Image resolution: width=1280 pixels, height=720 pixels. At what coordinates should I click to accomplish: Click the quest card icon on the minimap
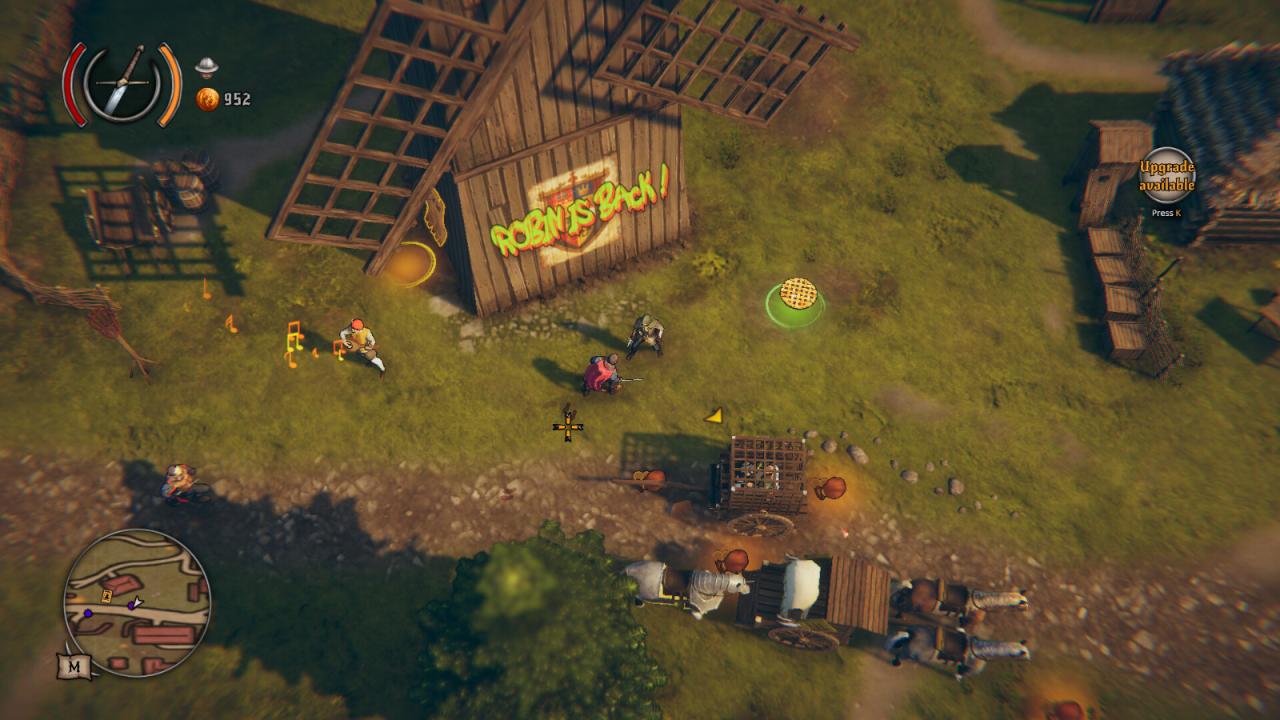coord(105,595)
